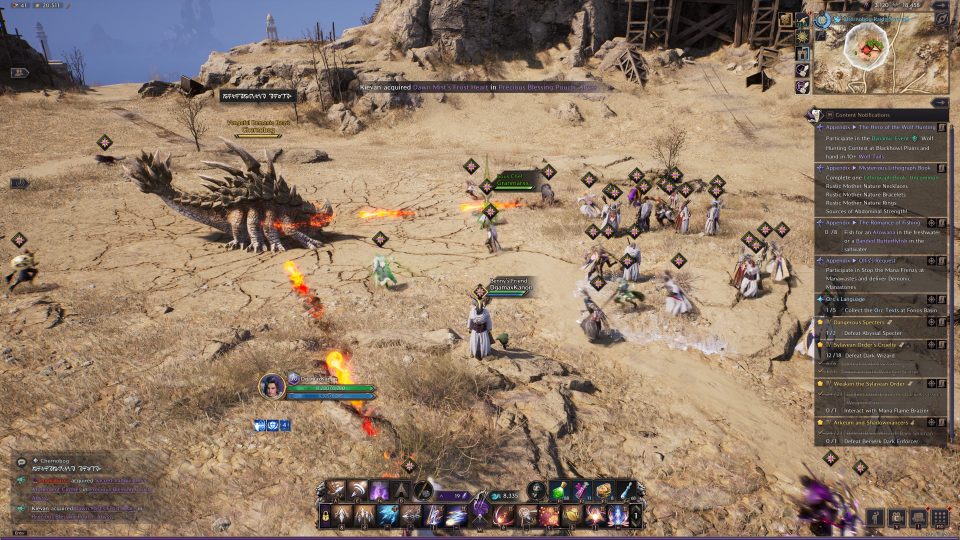
Task: Activate the purple lightning skill icon
Action: point(379,491)
